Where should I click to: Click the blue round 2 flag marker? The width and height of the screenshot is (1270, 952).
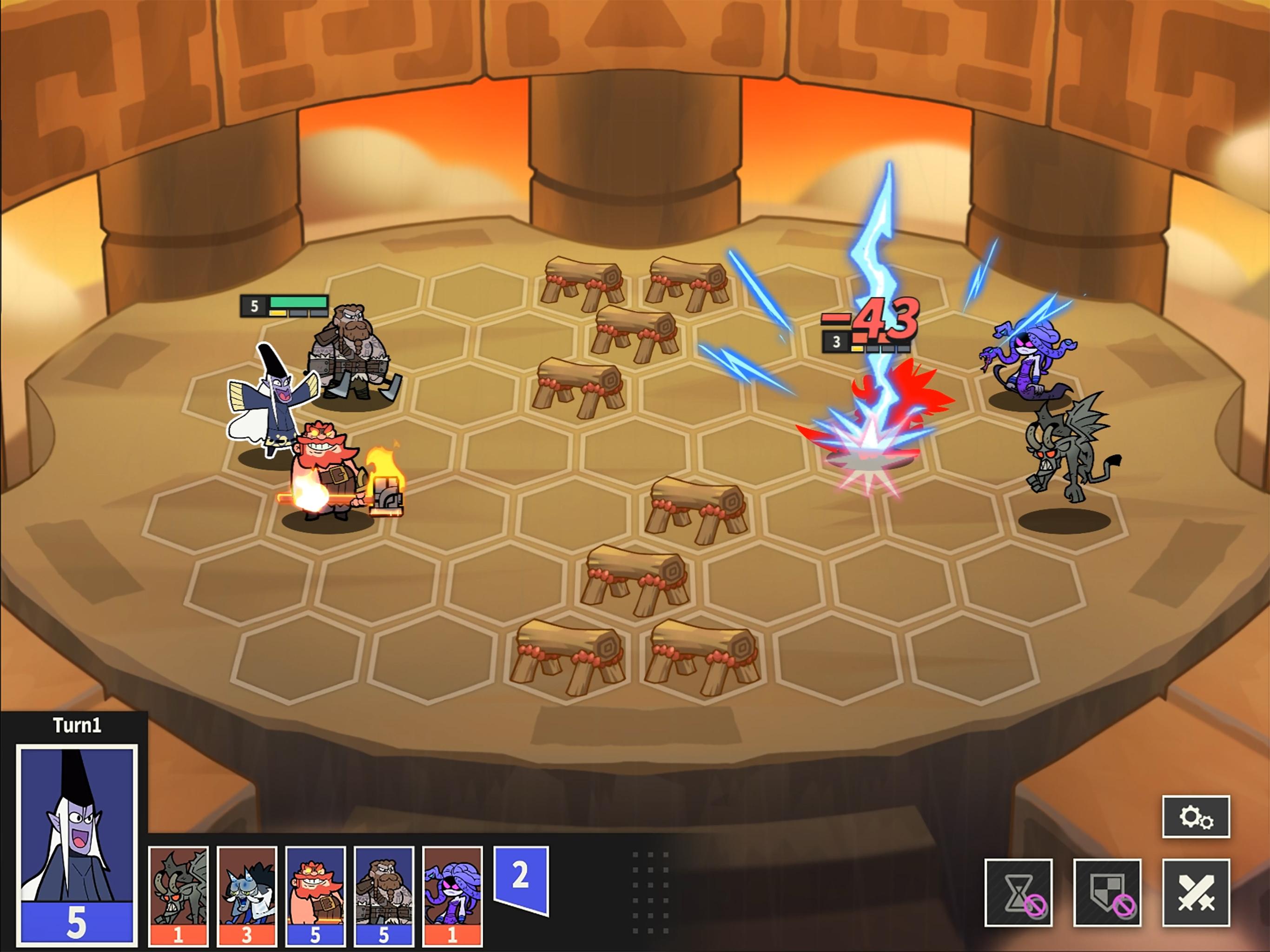click(x=521, y=877)
